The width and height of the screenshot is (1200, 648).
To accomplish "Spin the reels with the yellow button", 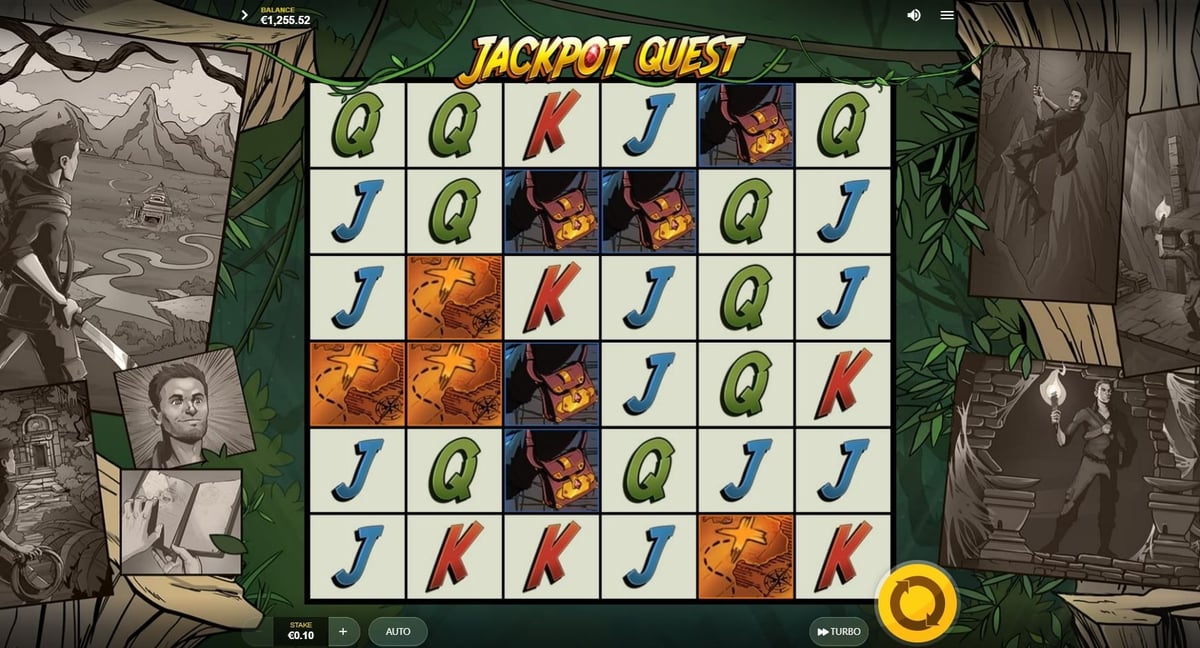I will click(916, 602).
